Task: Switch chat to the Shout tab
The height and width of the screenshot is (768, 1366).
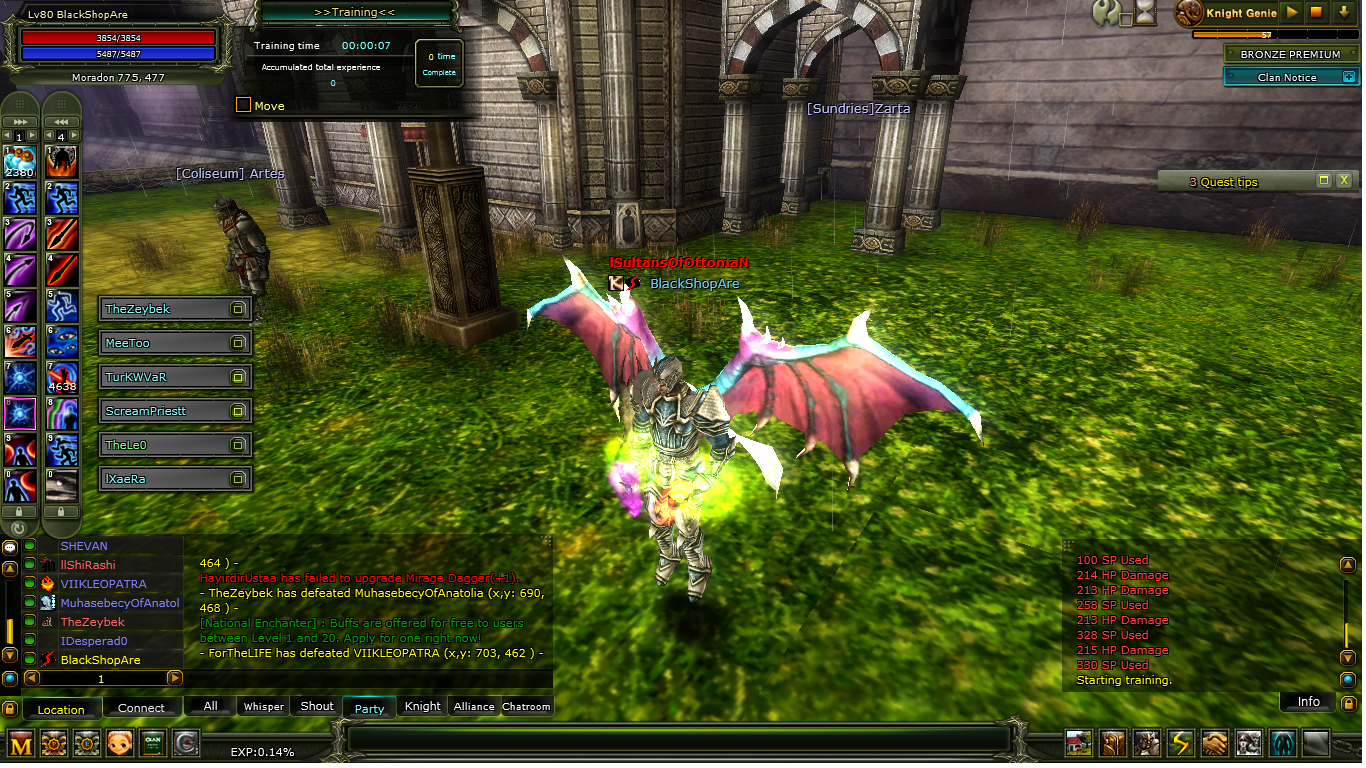Action: tap(317, 706)
